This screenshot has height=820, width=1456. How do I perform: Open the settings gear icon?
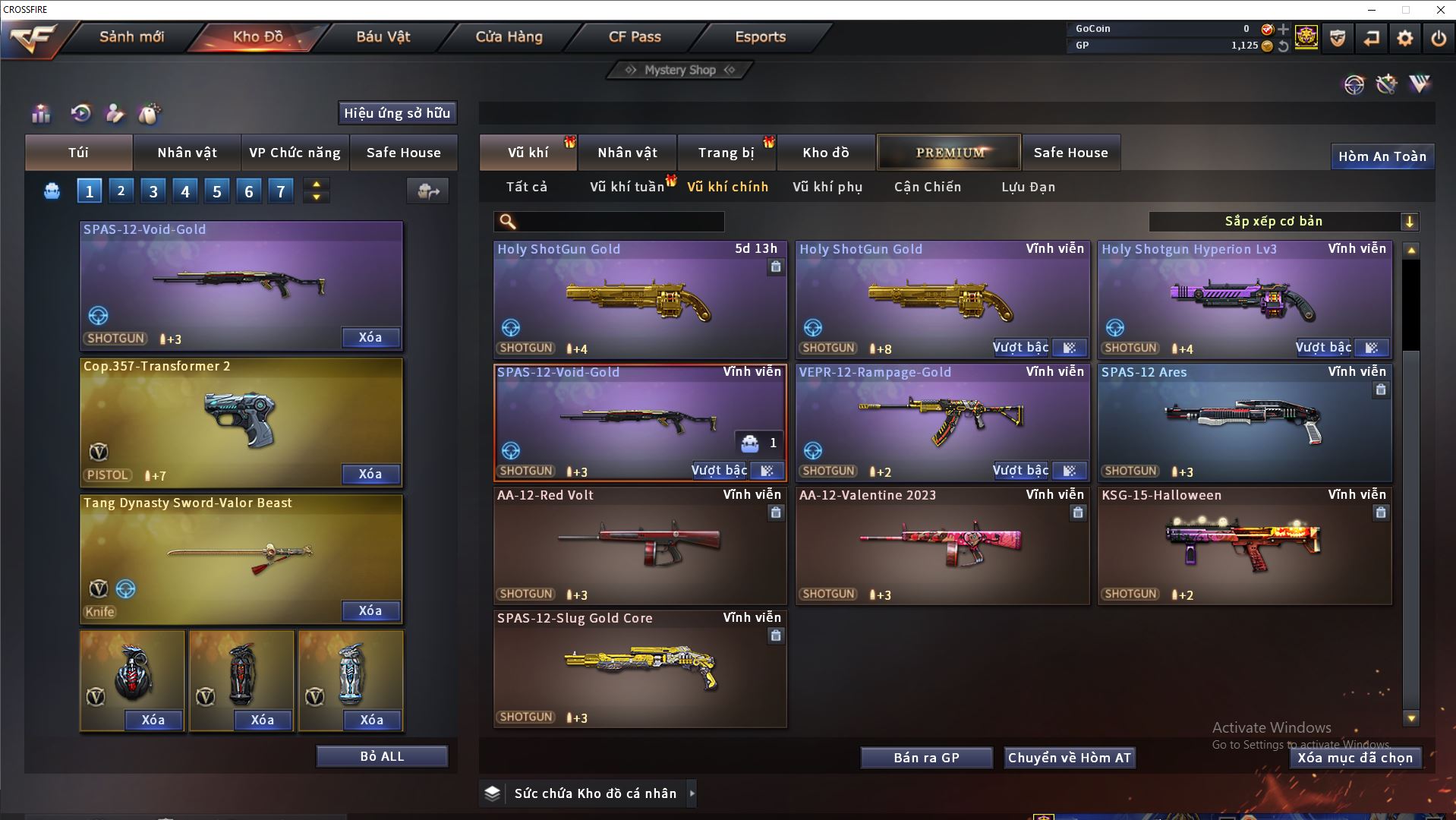point(1404,38)
